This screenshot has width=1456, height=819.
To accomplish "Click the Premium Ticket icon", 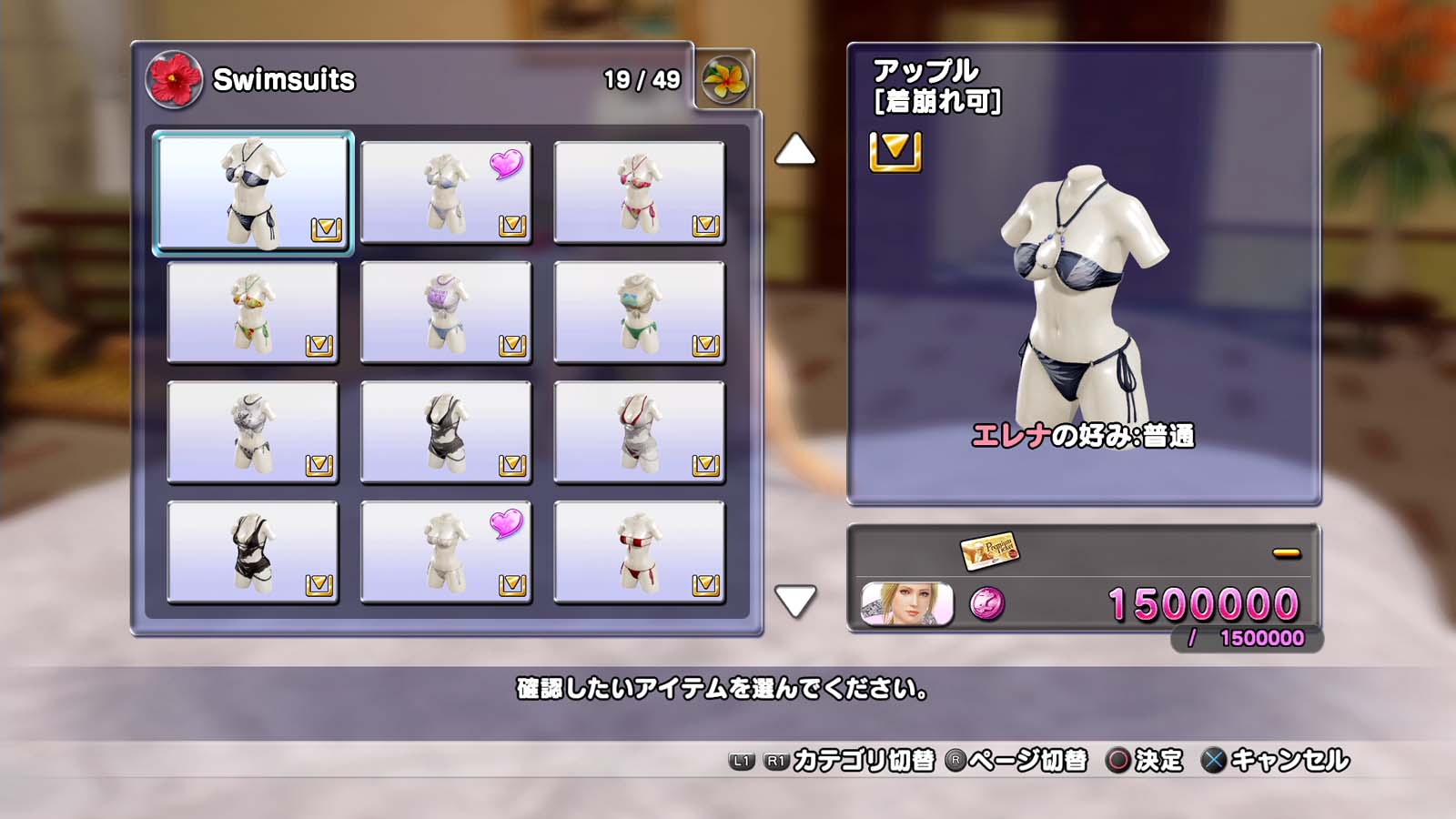I will point(989,550).
